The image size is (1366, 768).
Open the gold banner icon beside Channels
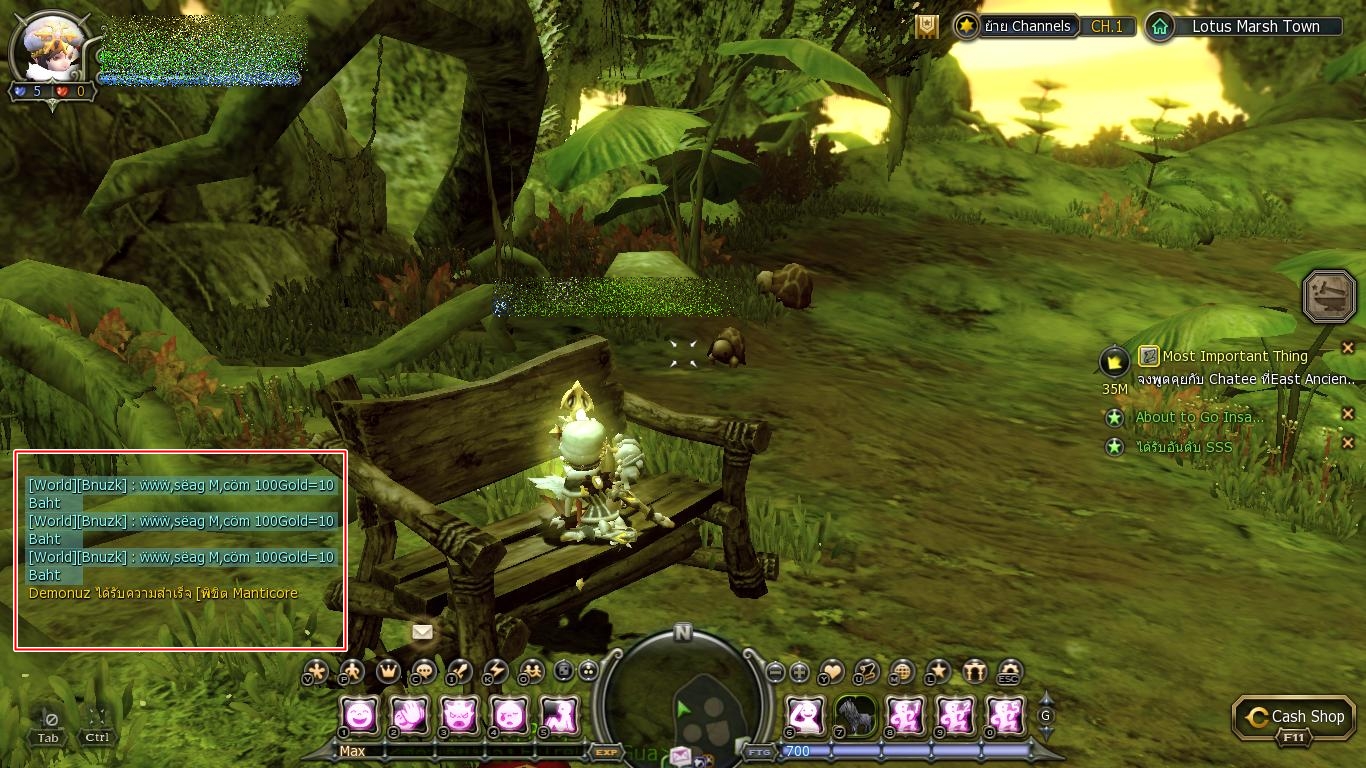pyautogui.click(x=927, y=27)
